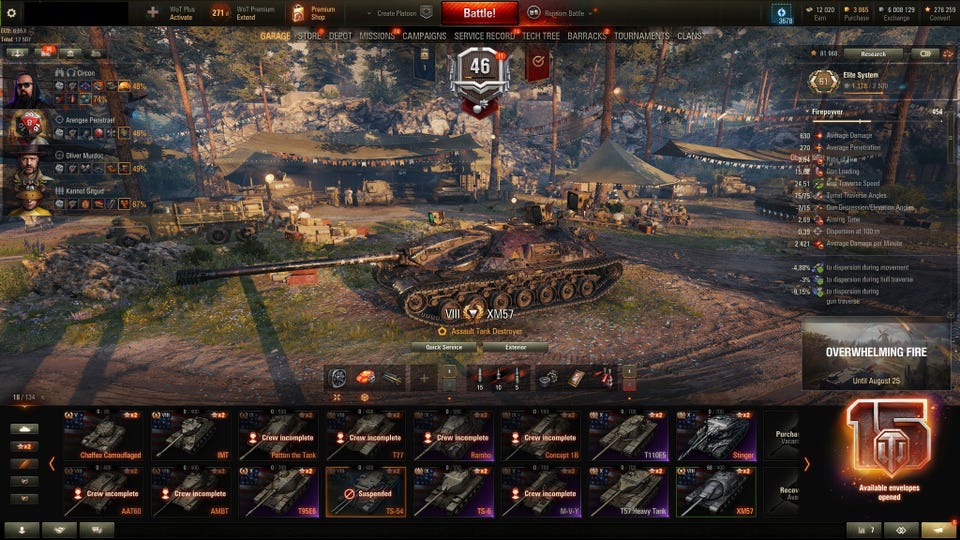Open the Premium Shop
The height and width of the screenshot is (540, 960).
314,13
